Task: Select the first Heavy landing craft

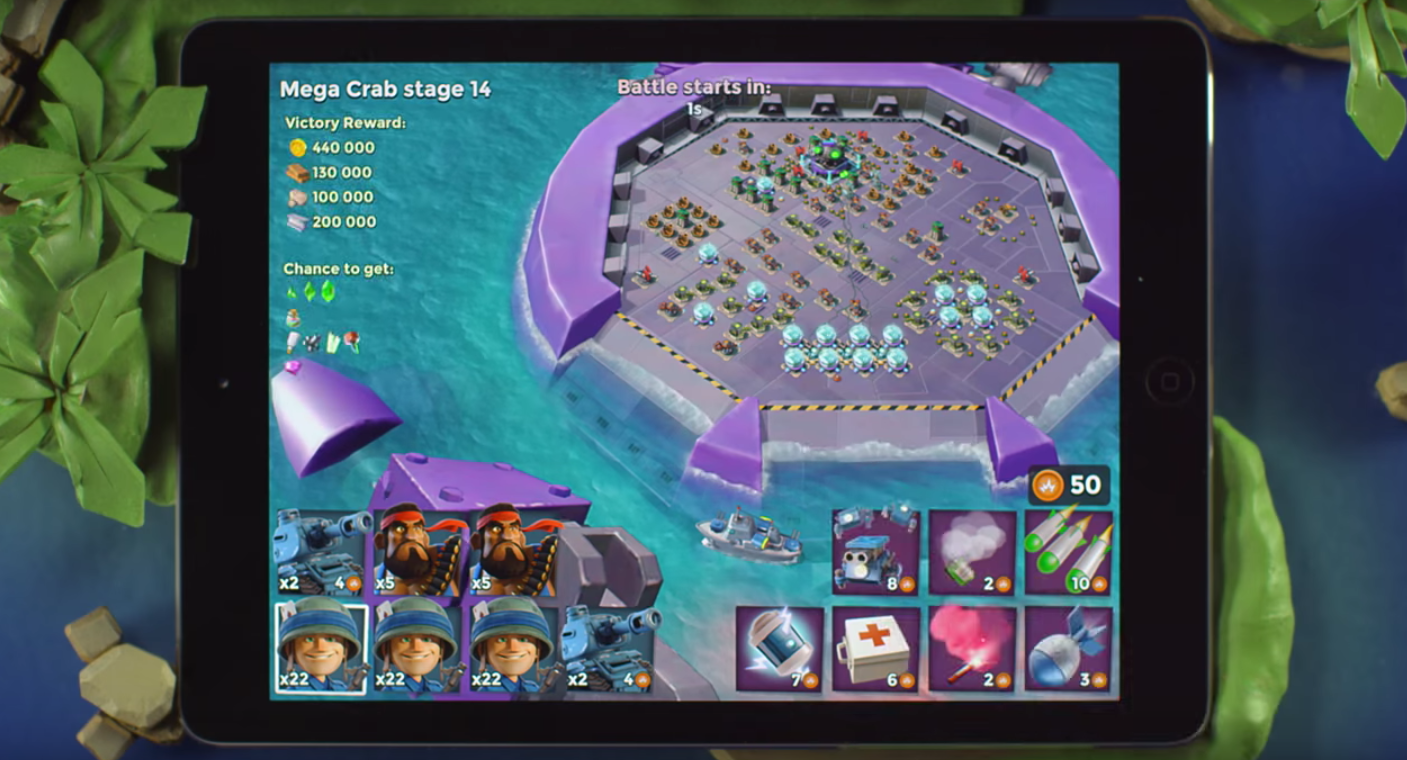Action: coord(418,550)
